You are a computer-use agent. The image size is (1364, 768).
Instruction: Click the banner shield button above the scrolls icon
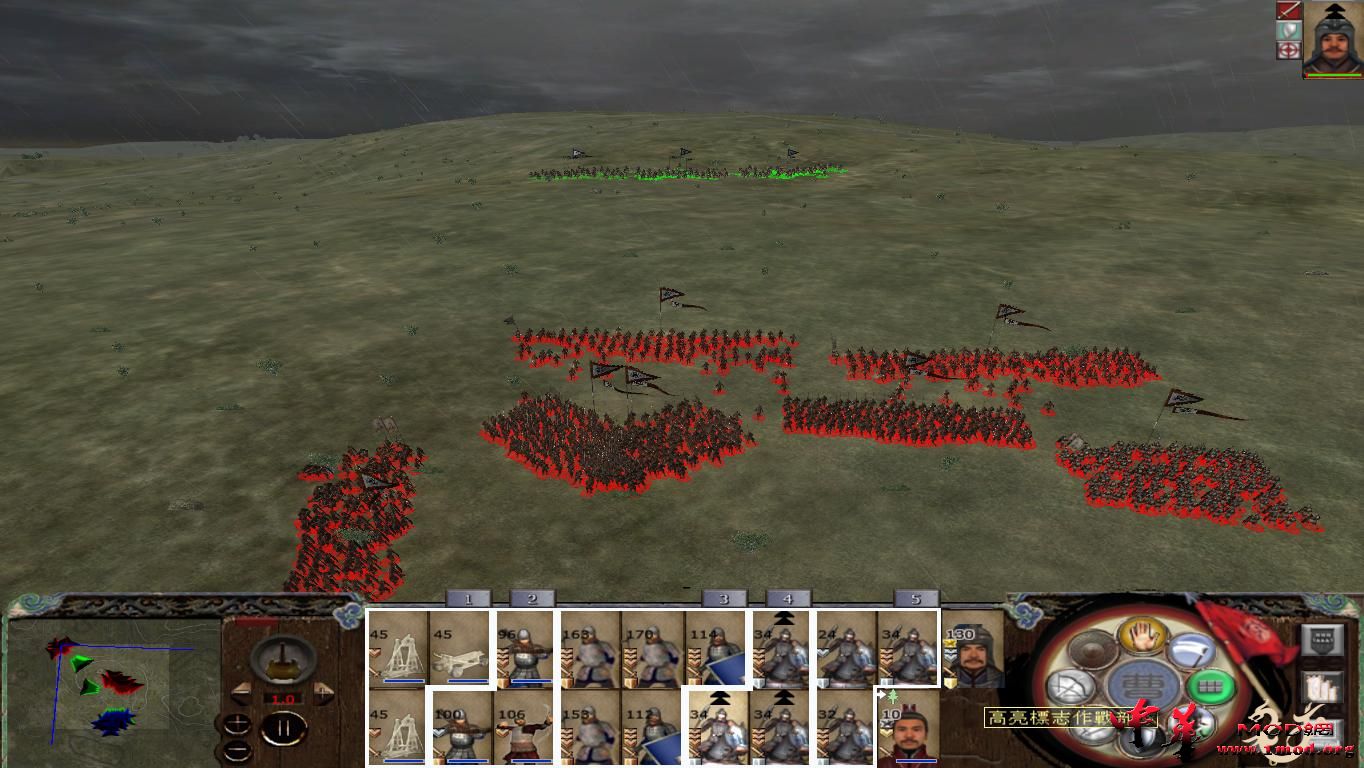coord(1321,640)
